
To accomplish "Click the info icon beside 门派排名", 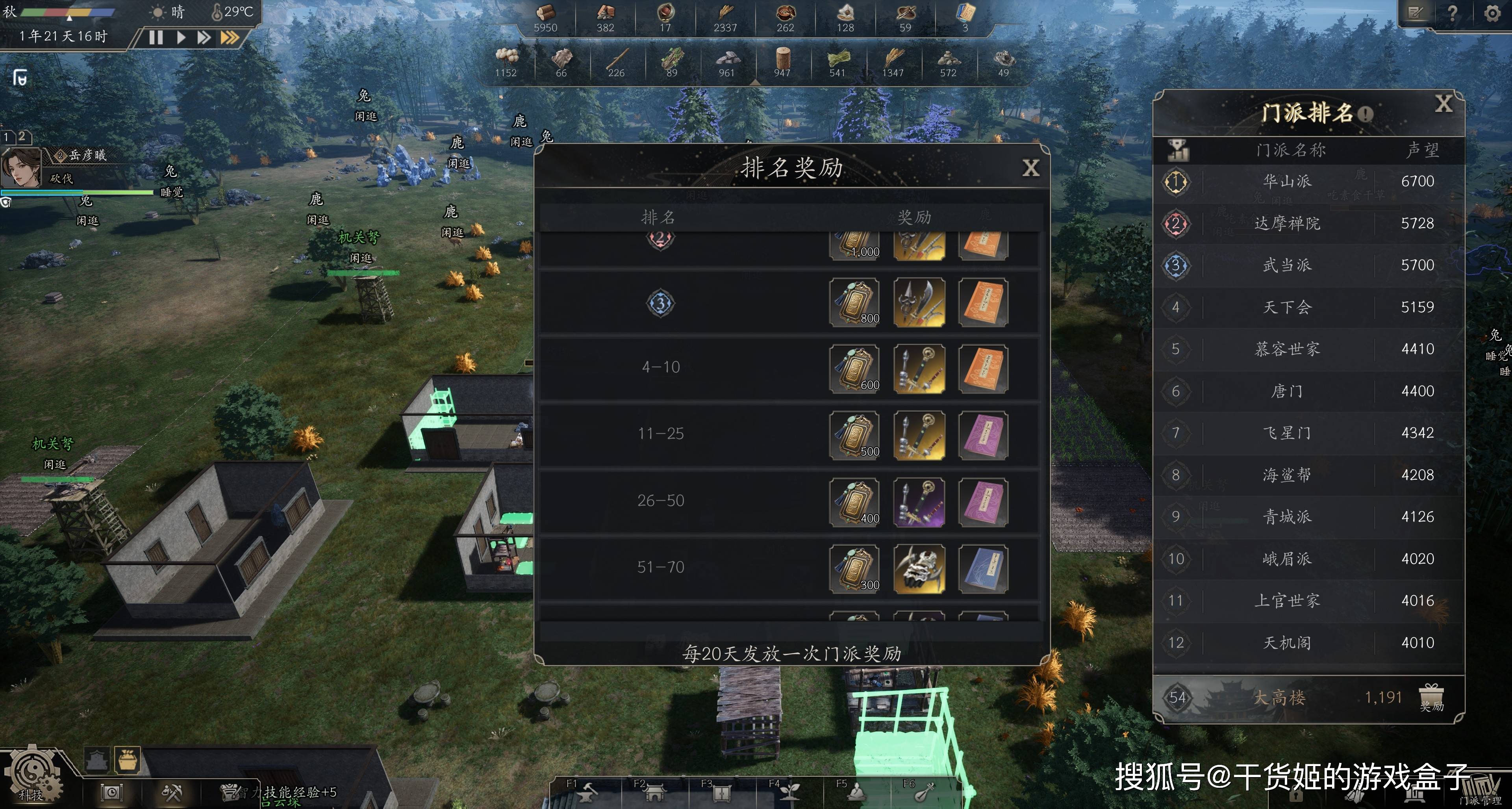I will (x=1366, y=114).
